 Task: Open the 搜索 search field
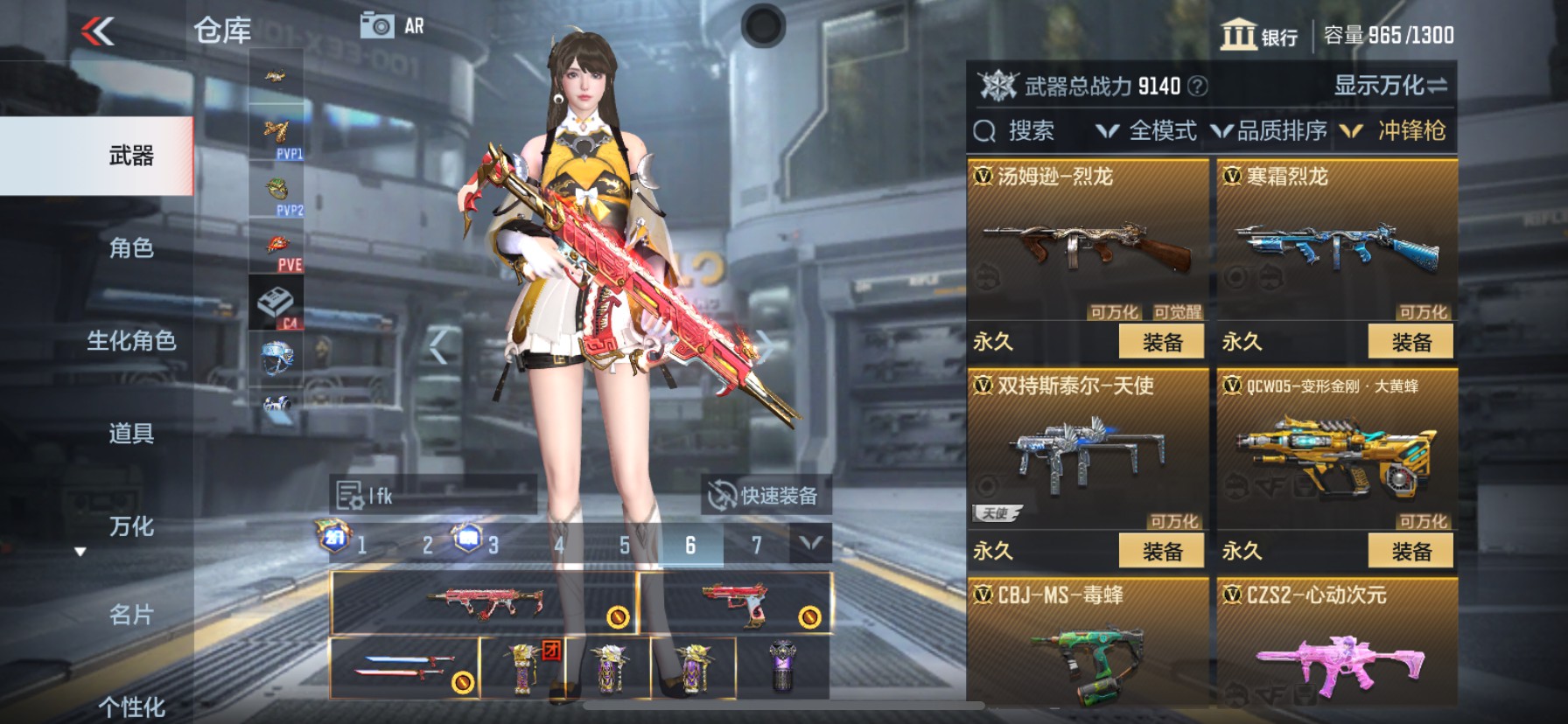(1025, 130)
